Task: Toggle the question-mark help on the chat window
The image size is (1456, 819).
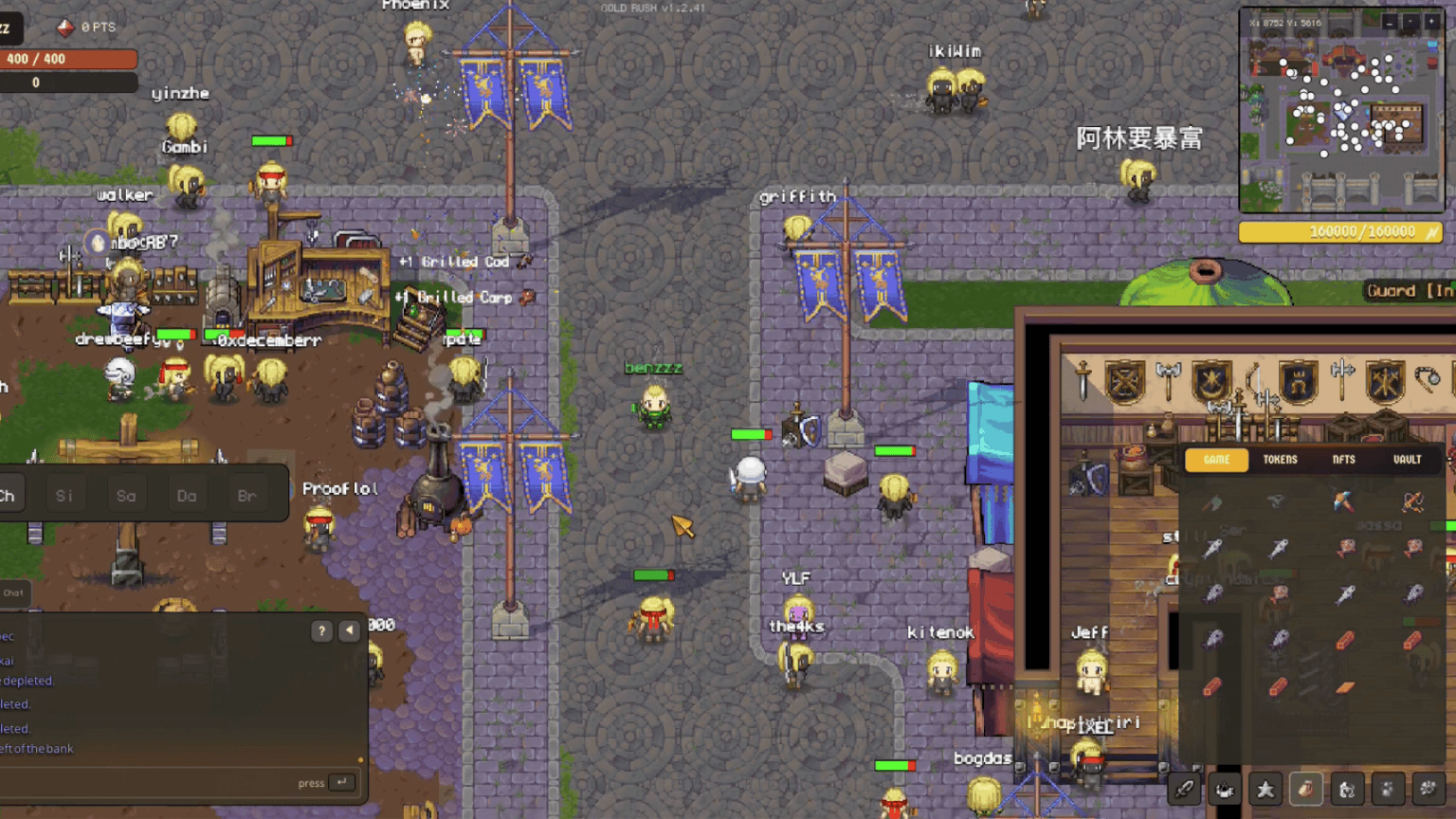Action: coord(322,629)
